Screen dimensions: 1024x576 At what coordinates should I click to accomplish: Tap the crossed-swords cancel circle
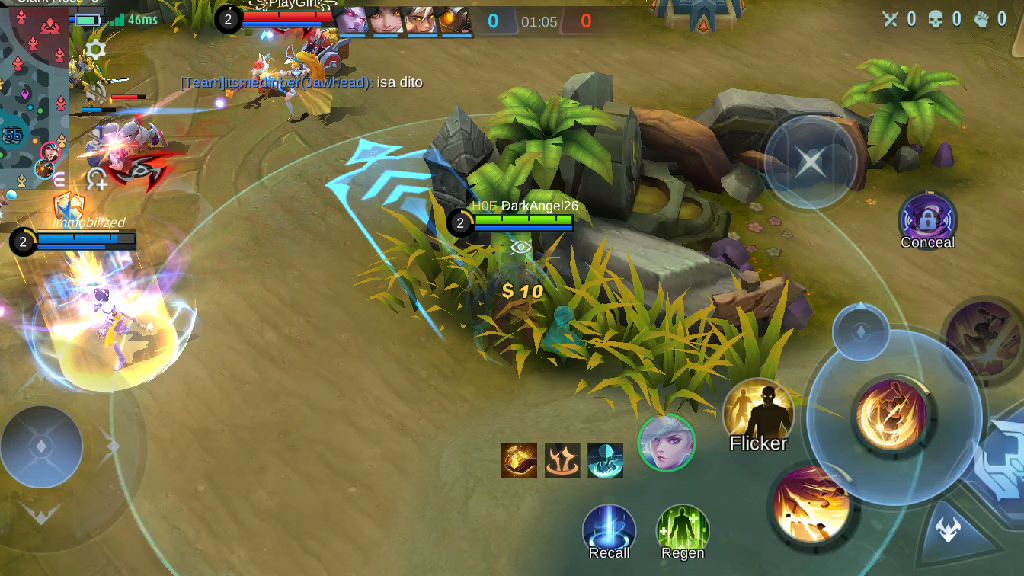point(810,161)
